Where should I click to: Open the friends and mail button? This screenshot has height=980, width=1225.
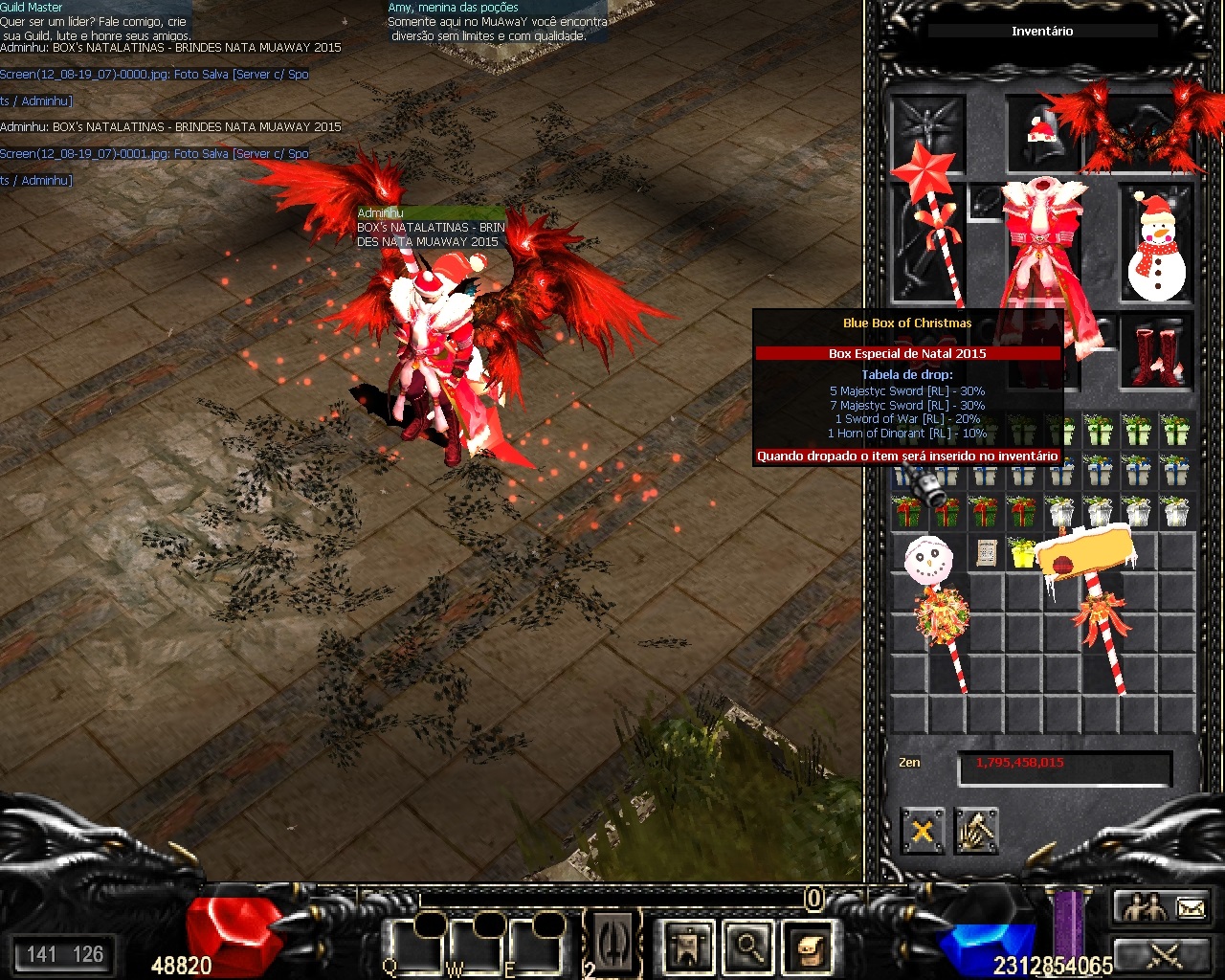[1164, 905]
